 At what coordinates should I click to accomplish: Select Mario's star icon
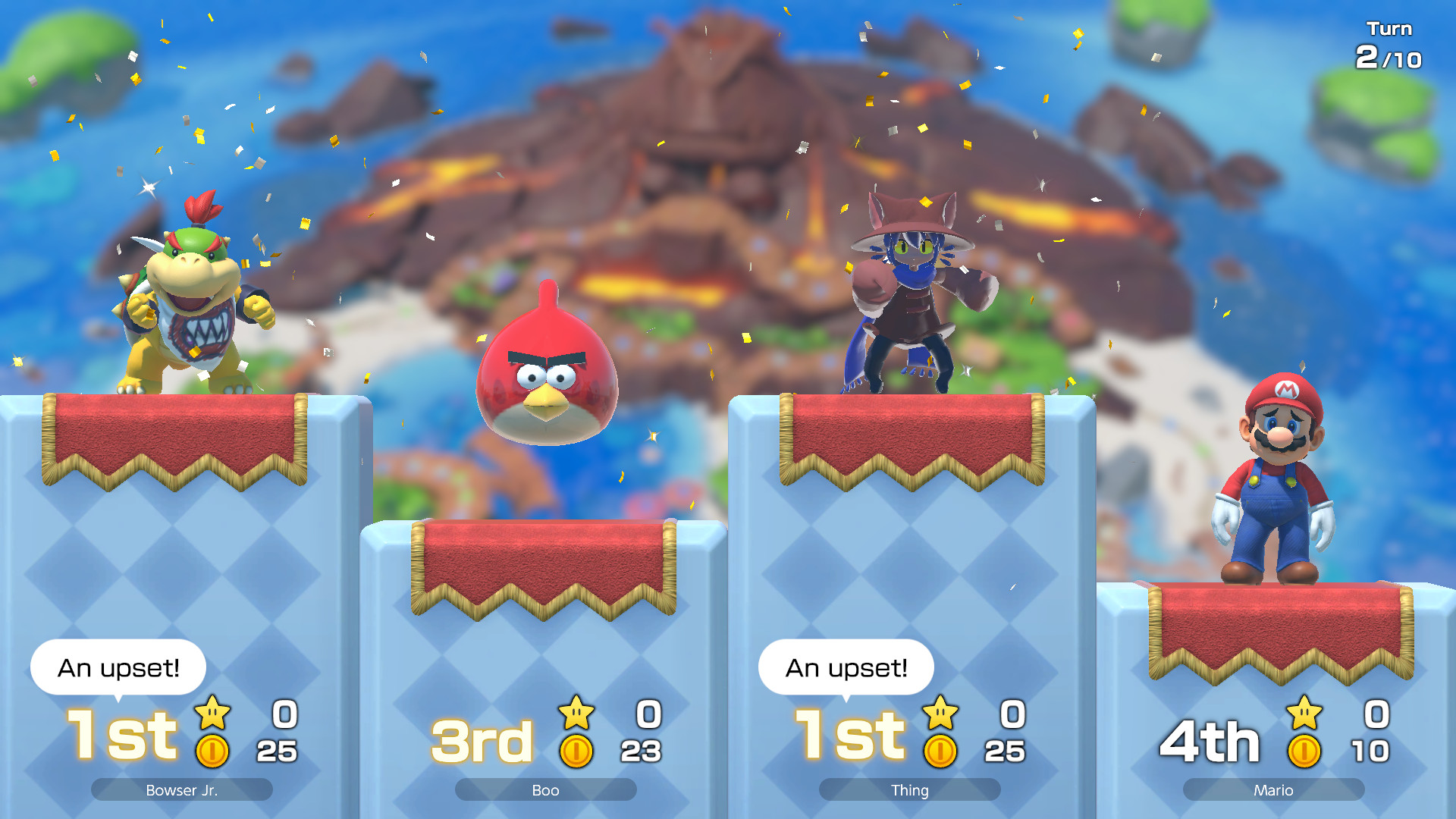click(x=1304, y=713)
